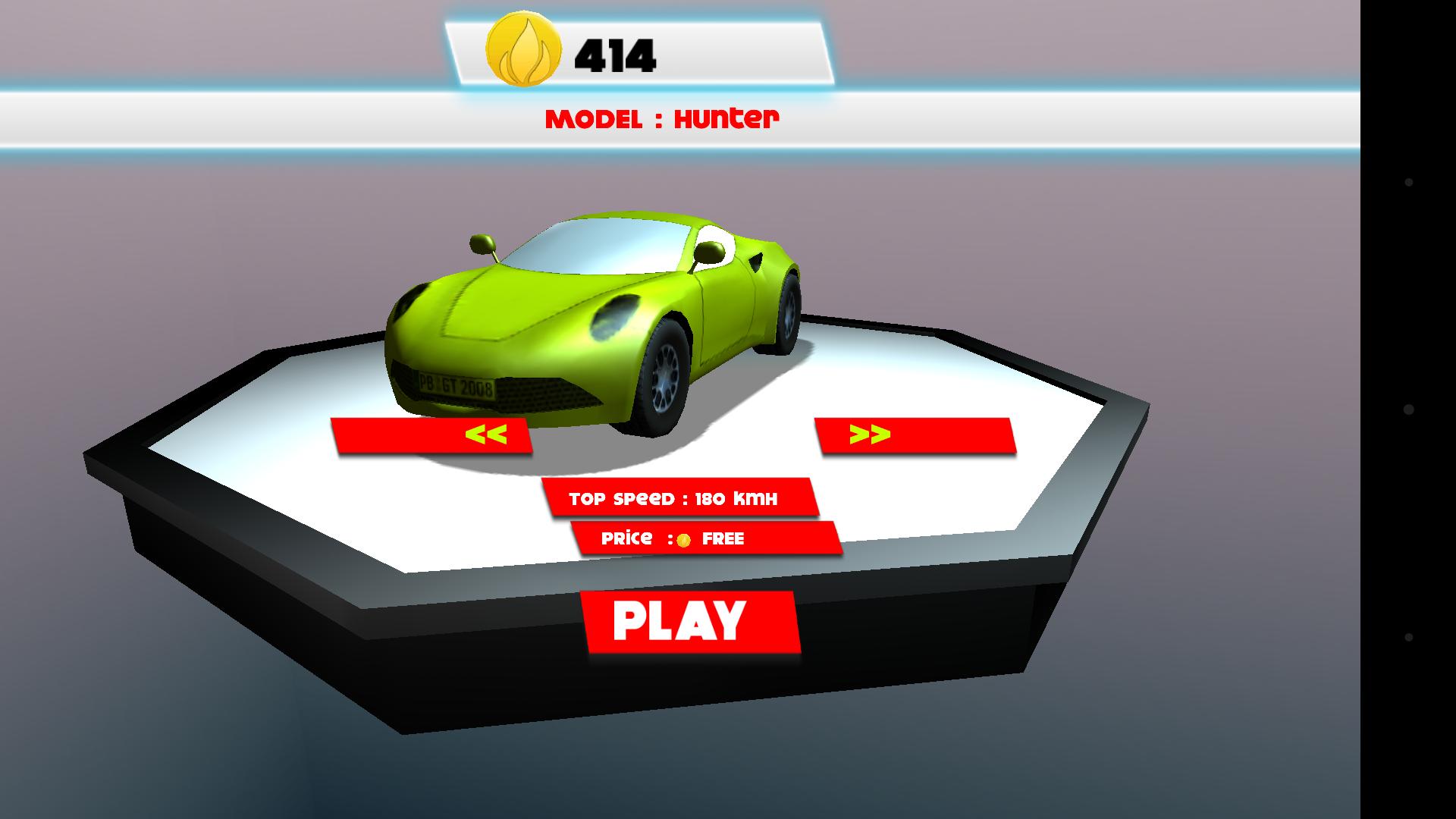The height and width of the screenshot is (819, 1456).
Task: Click the gold coin currency icon
Action: pos(522,48)
